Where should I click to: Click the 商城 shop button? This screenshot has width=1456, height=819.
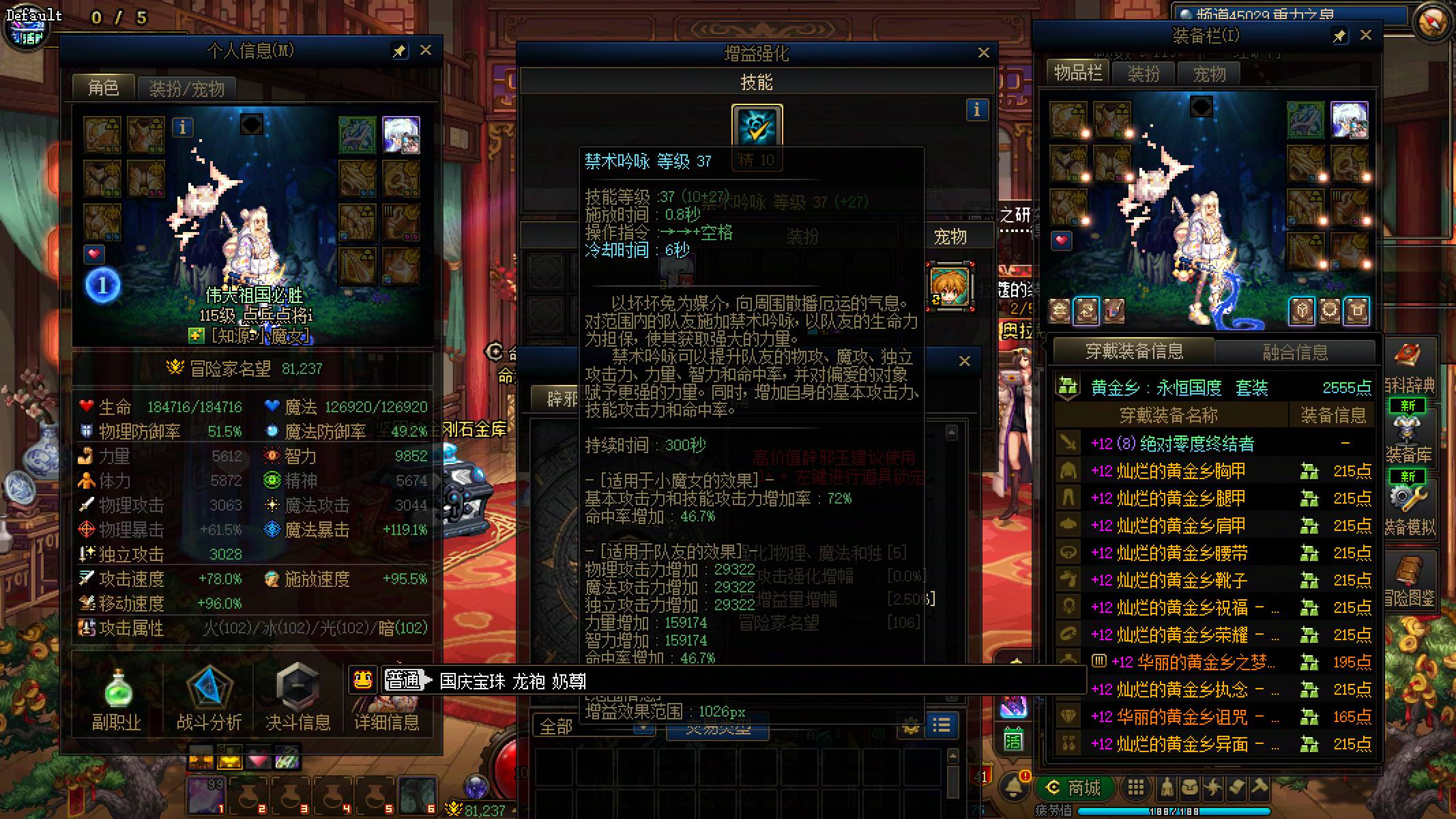click(1076, 788)
